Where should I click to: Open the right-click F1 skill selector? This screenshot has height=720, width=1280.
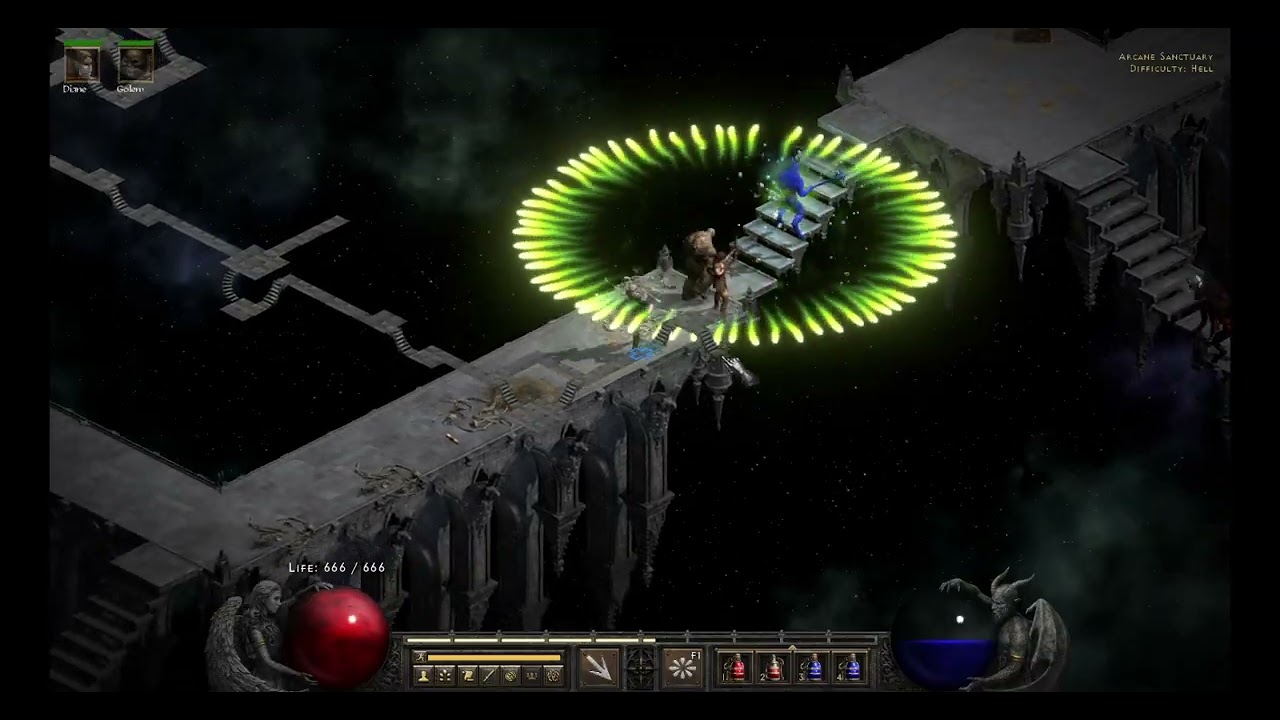pos(682,667)
